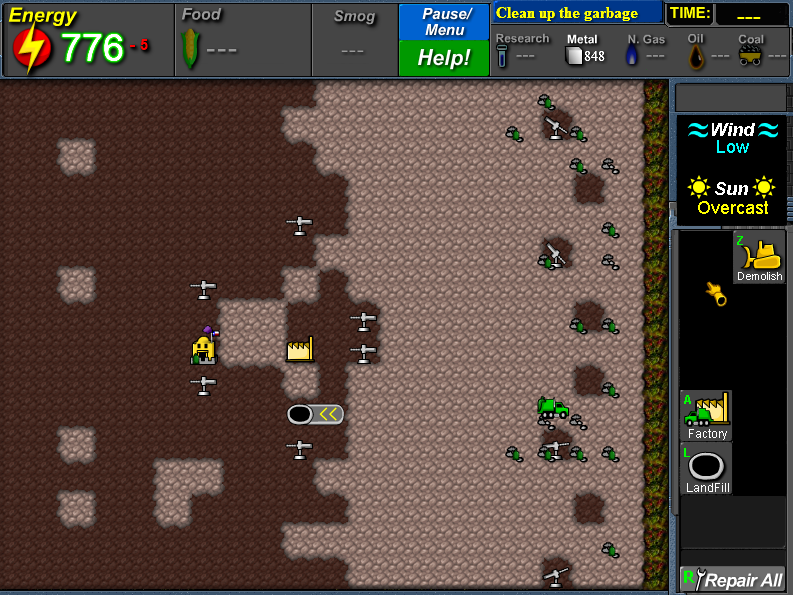Activate the Repair All button

[x=733, y=580]
